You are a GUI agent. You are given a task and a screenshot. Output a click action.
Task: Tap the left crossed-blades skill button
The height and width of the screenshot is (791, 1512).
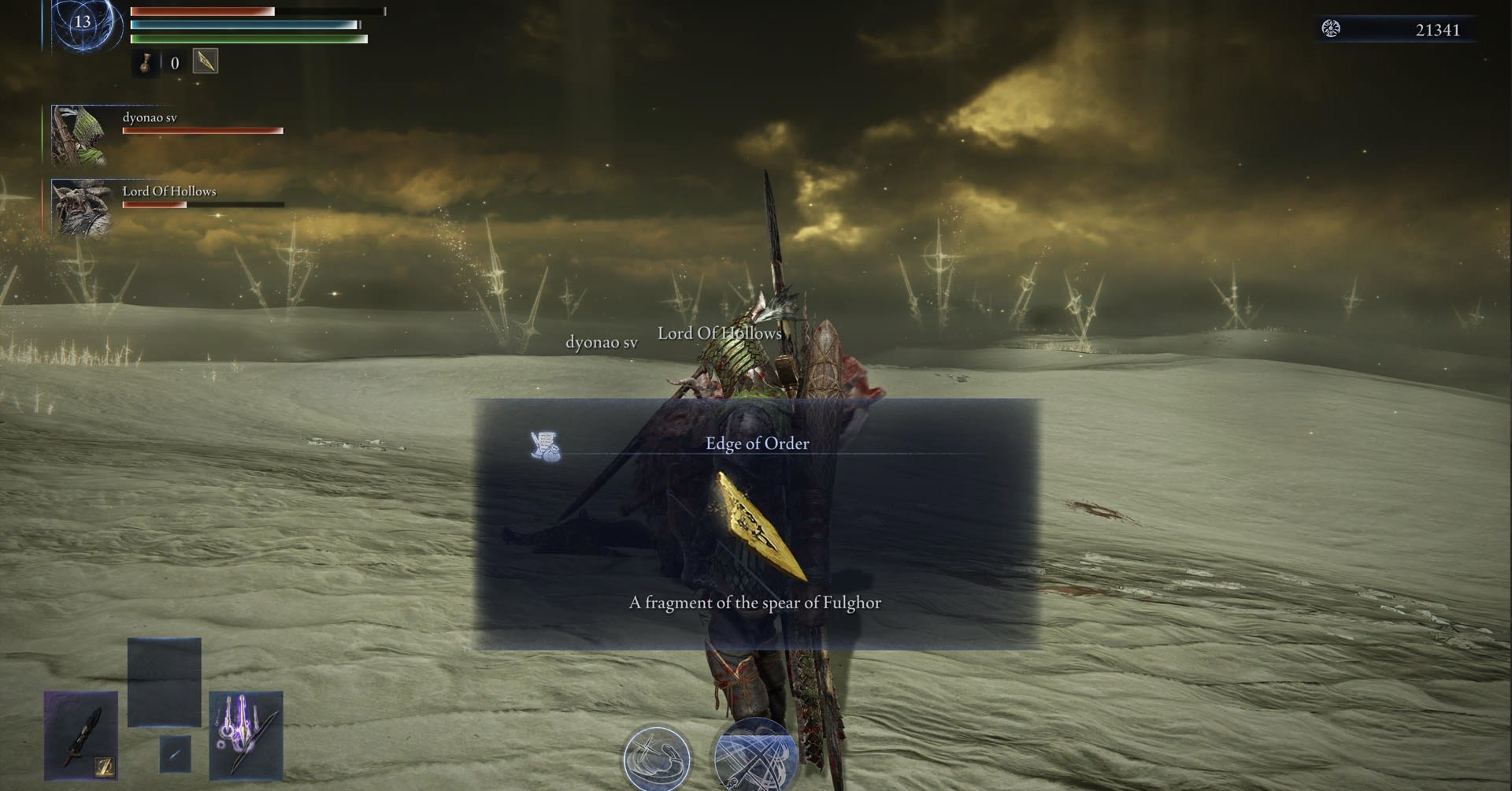tap(658, 758)
